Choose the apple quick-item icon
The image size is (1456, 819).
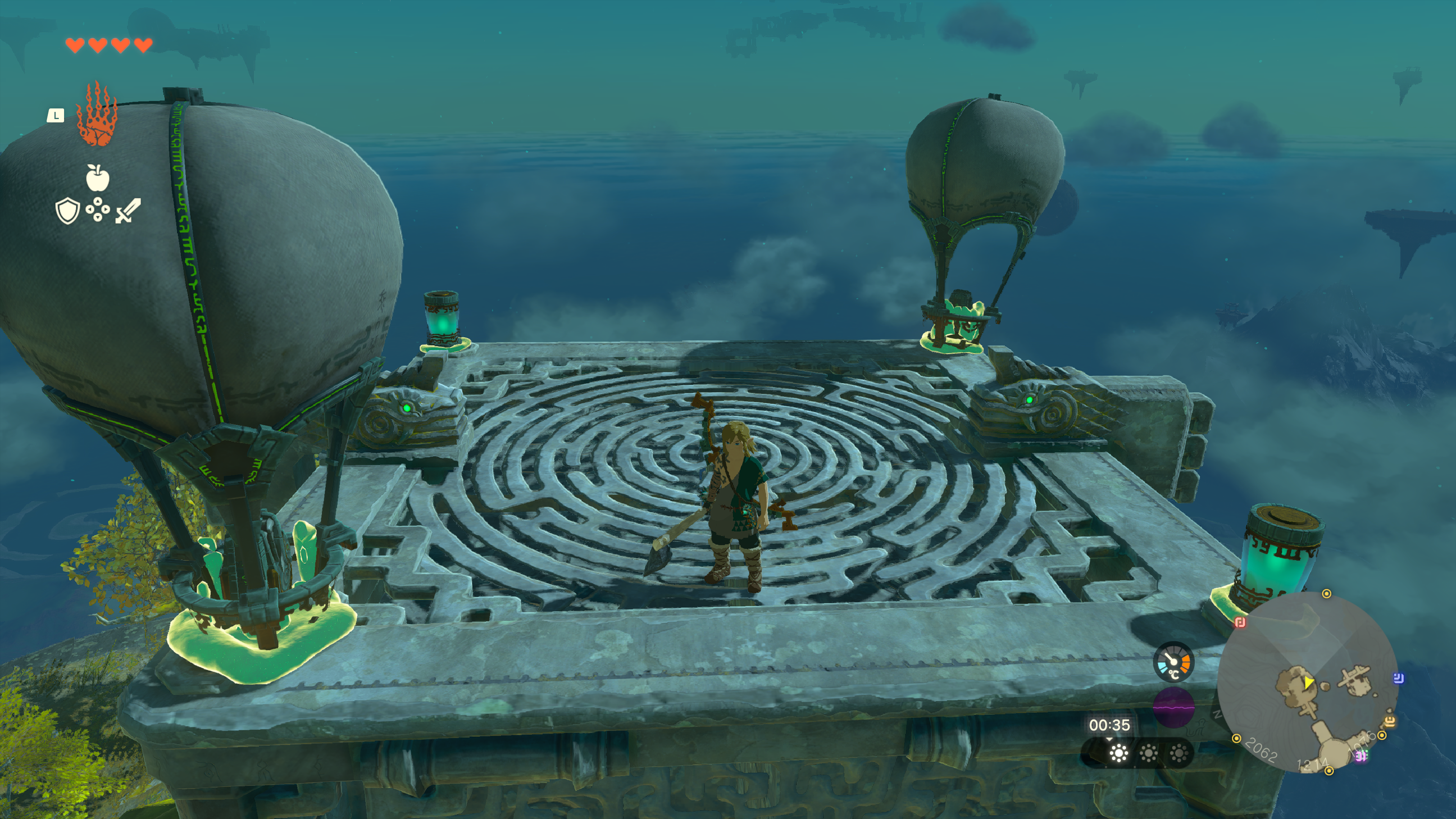coord(97,178)
